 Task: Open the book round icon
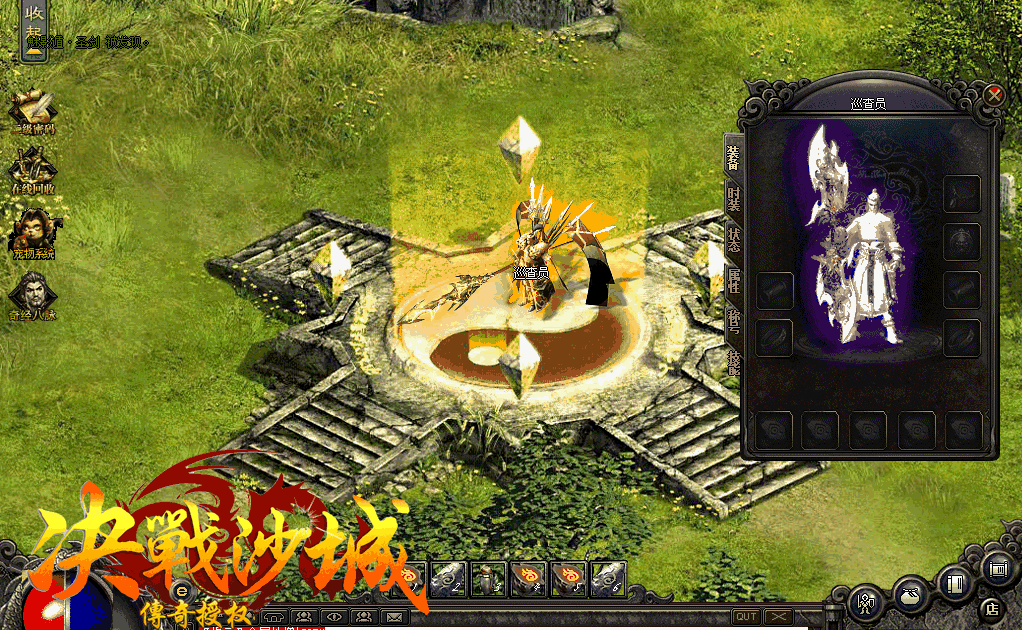(x=955, y=583)
